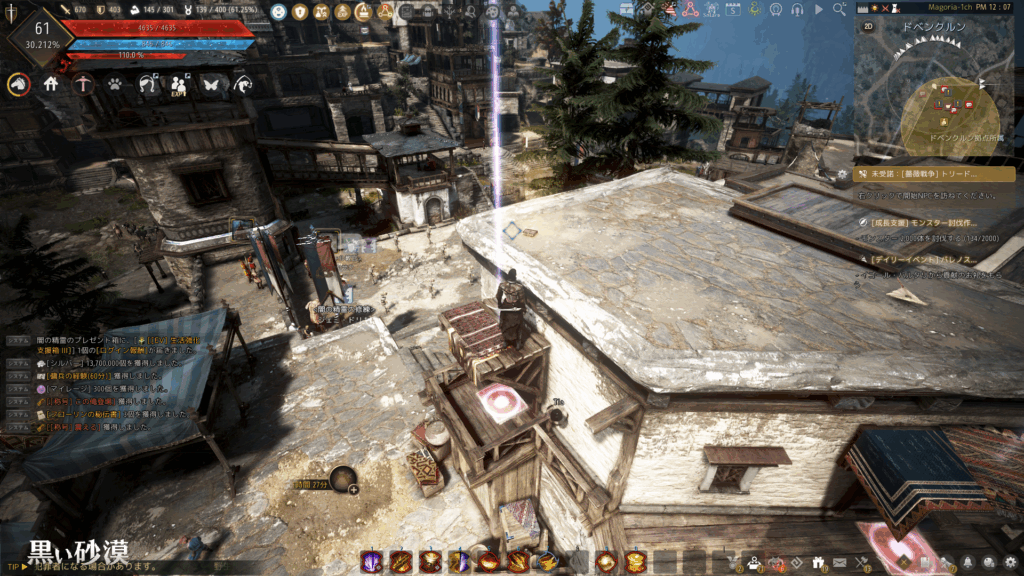Viewport: 1024px width, 576px height.
Task: Click the EXP party buff icon
Action: pyautogui.click(x=179, y=85)
